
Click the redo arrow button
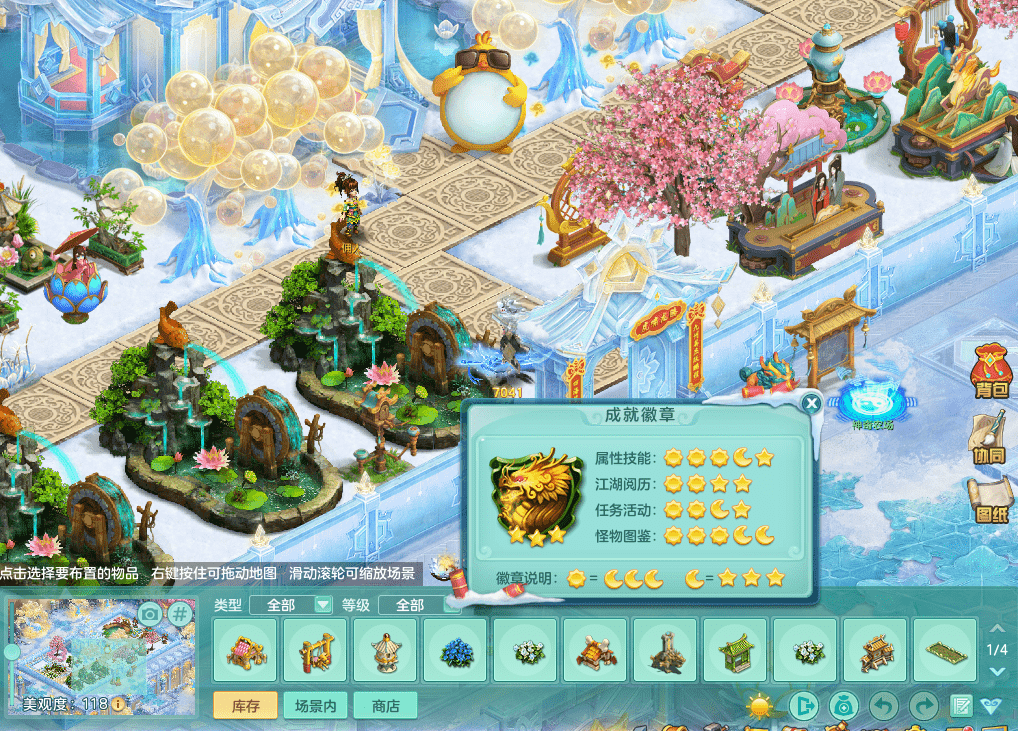point(923,706)
